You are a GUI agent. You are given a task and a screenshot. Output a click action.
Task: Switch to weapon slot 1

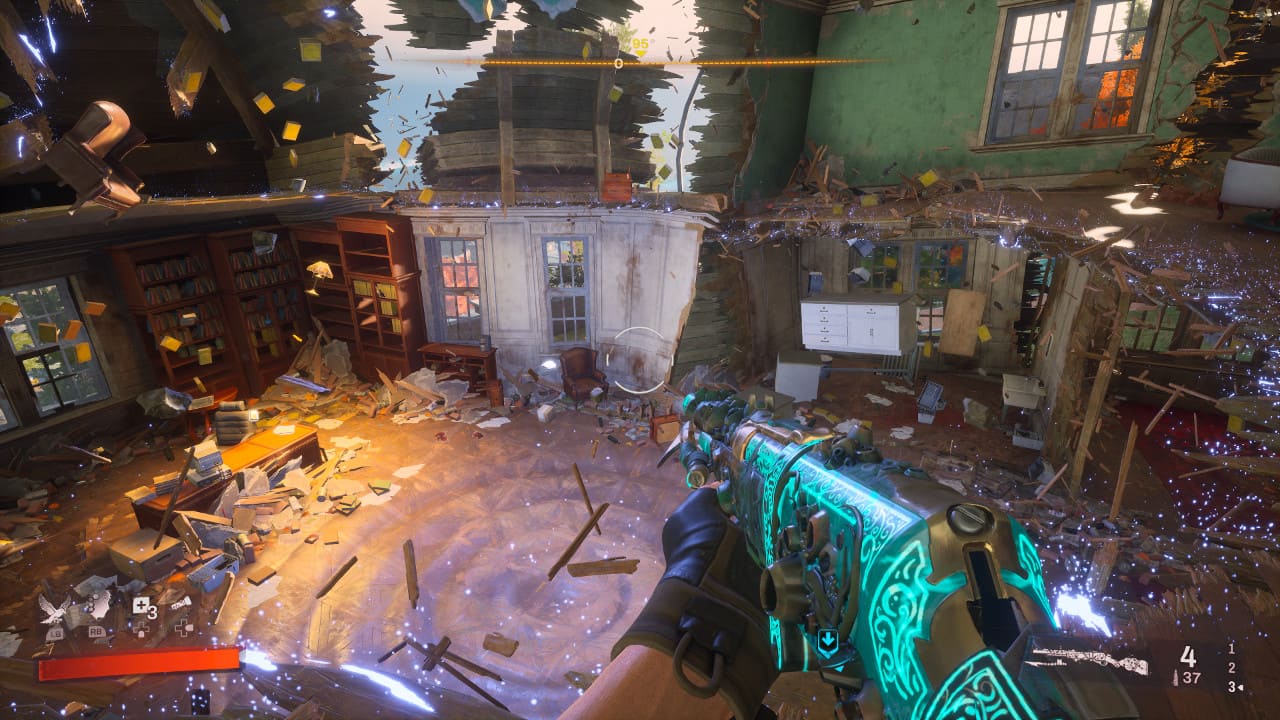point(1231,649)
